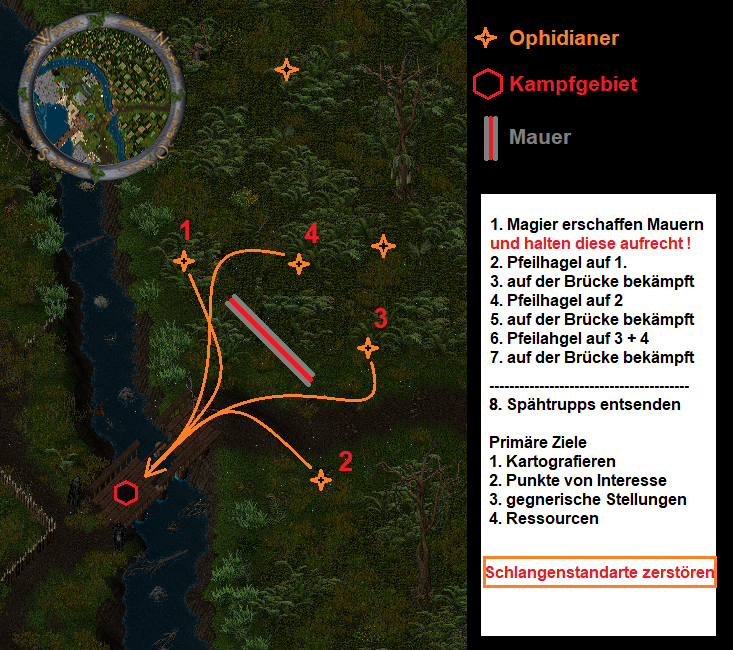Select the Ophidianer marker numbered 2
This screenshot has width=733, height=650.
(320, 480)
